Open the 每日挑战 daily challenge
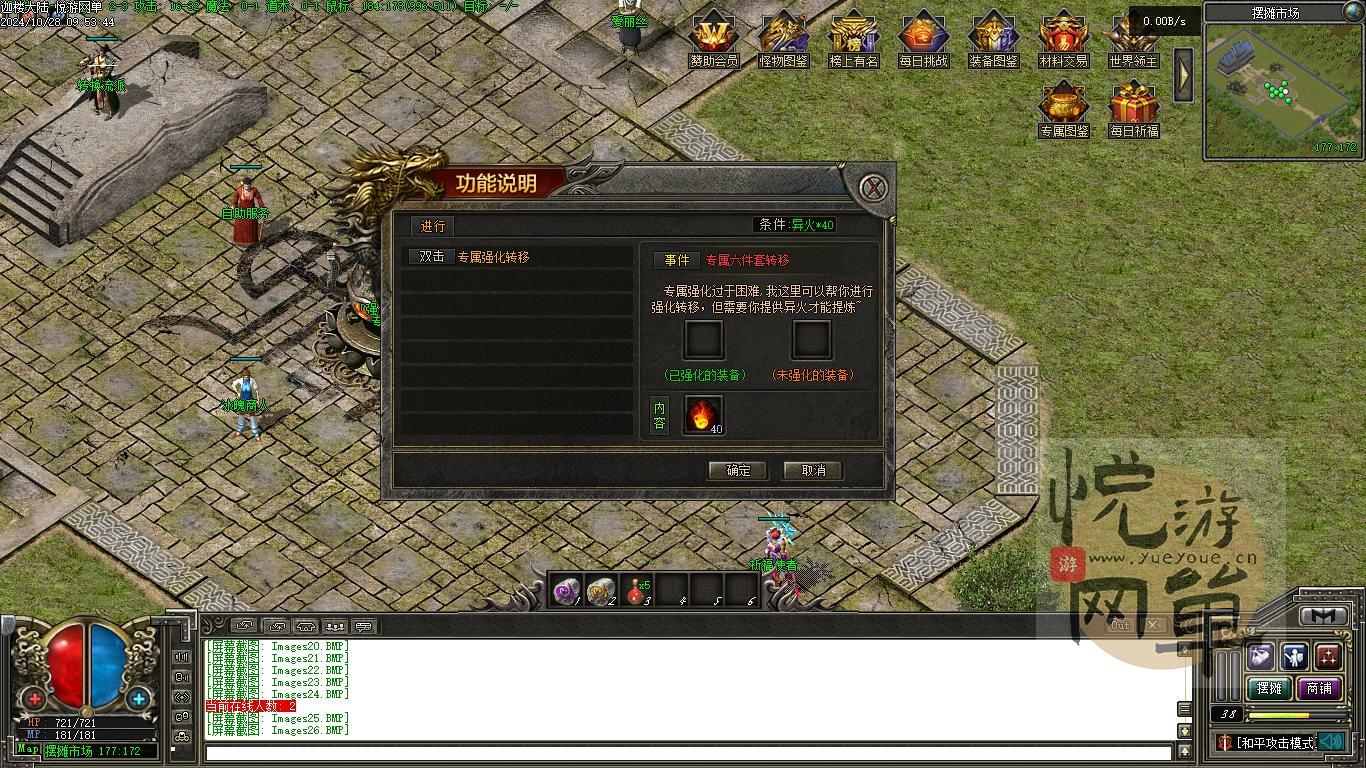The width and height of the screenshot is (1366, 768). [x=923, y=36]
